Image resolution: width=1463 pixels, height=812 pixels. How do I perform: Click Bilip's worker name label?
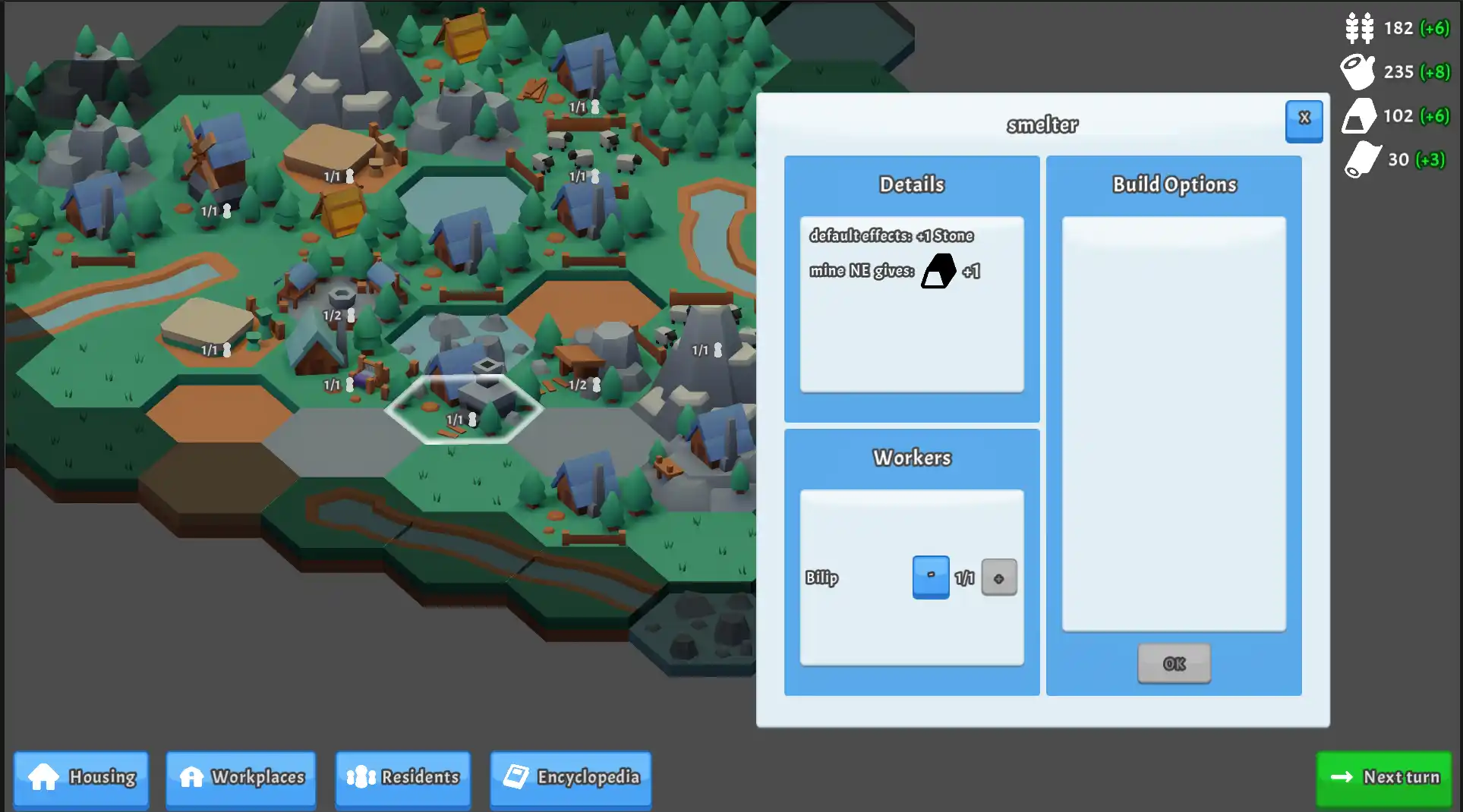(x=823, y=578)
